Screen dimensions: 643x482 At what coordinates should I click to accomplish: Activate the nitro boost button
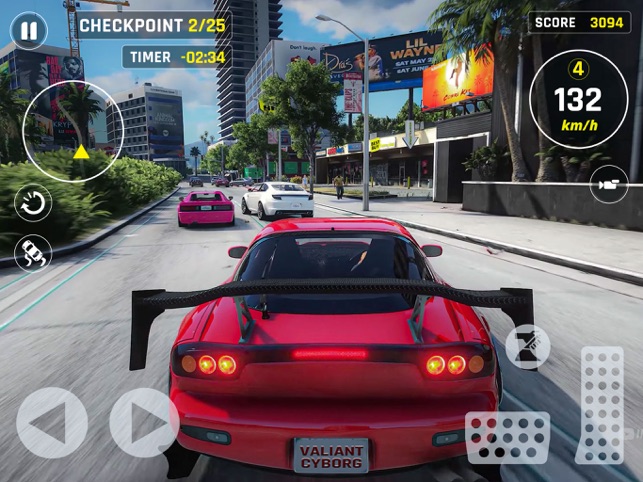(x=527, y=347)
